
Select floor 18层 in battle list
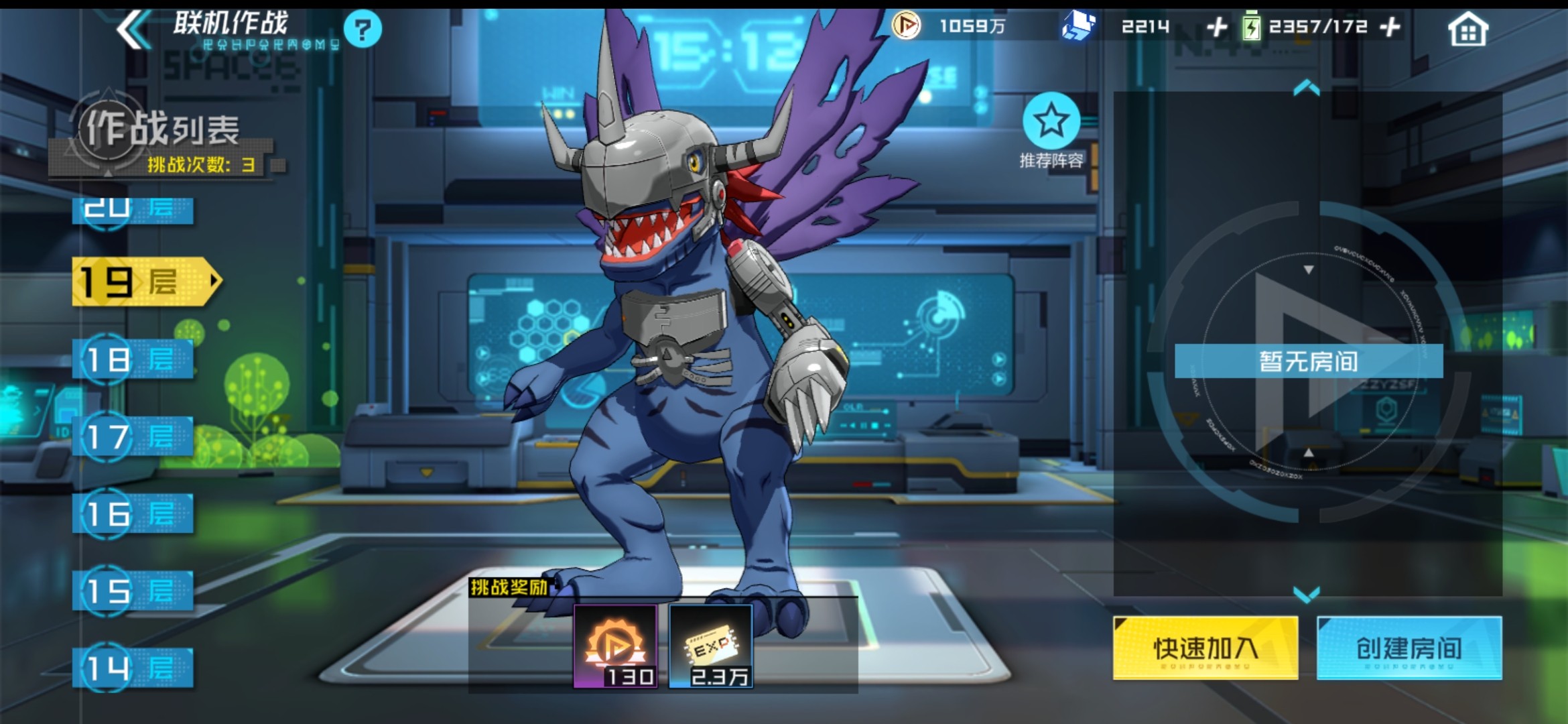pyautogui.click(x=133, y=360)
